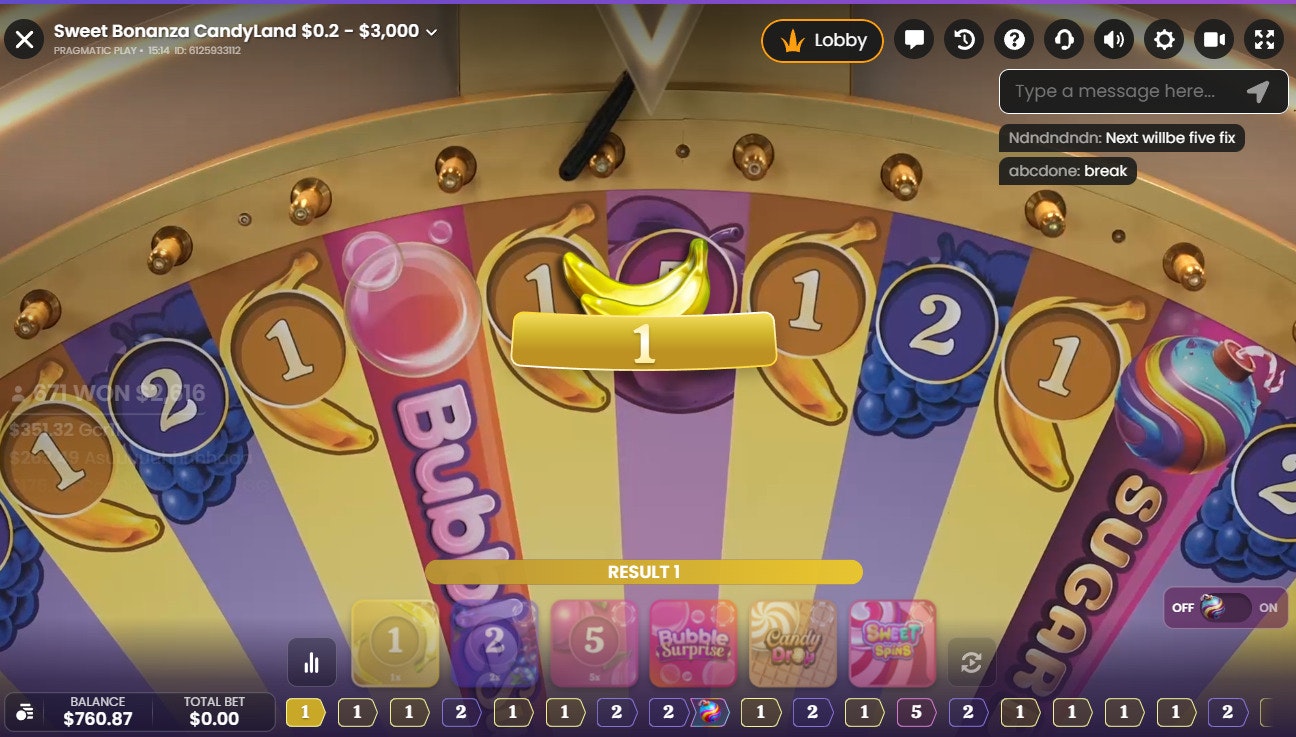Change the video quality
The height and width of the screenshot is (737, 1296).
tap(1213, 40)
